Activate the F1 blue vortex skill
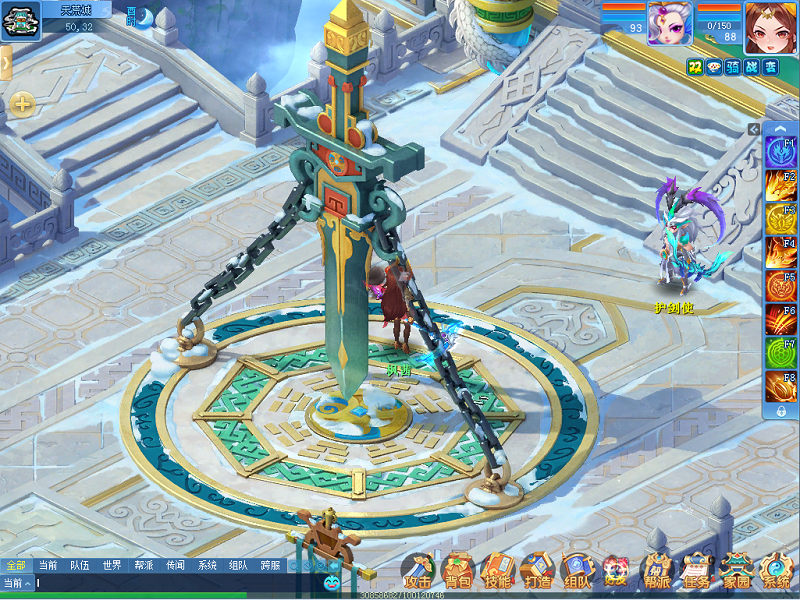The width and height of the screenshot is (800, 600). [780, 152]
